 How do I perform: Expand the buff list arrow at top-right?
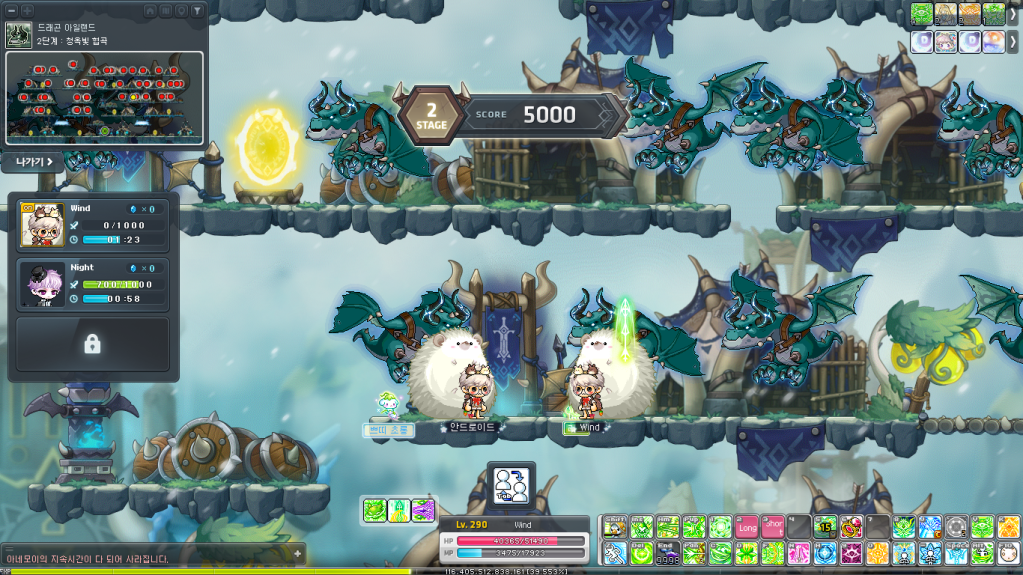tap(1013, 14)
